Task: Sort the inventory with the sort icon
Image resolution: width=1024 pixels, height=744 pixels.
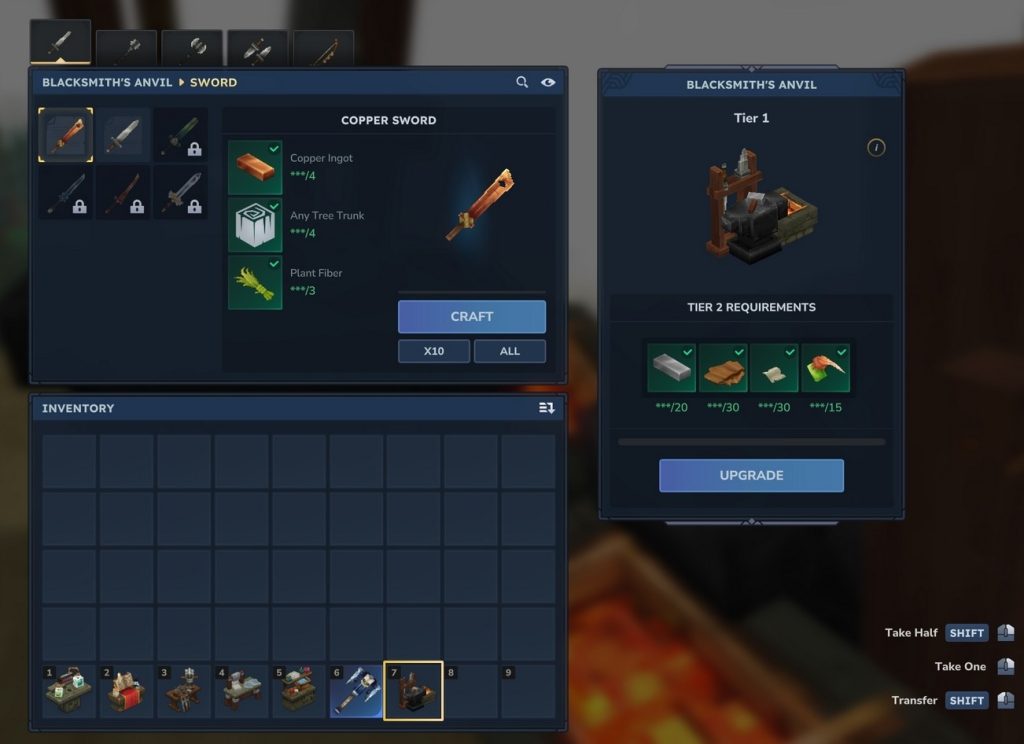Action: pyautogui.click(x=546, y=408)
